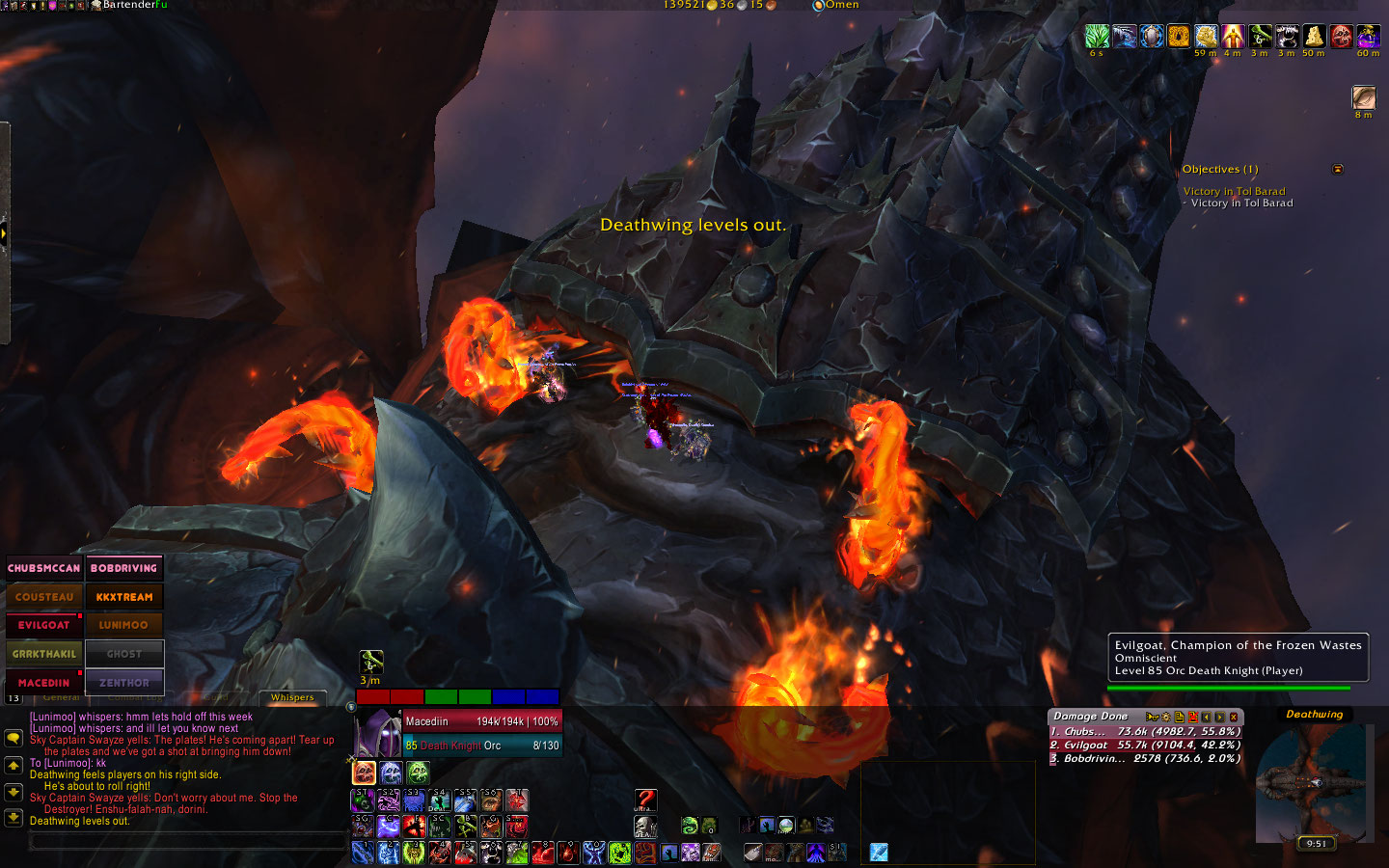The image size is (1389, 868).
Task: Target BOBDRIVING in the raid frames
Action: point(123,568)
